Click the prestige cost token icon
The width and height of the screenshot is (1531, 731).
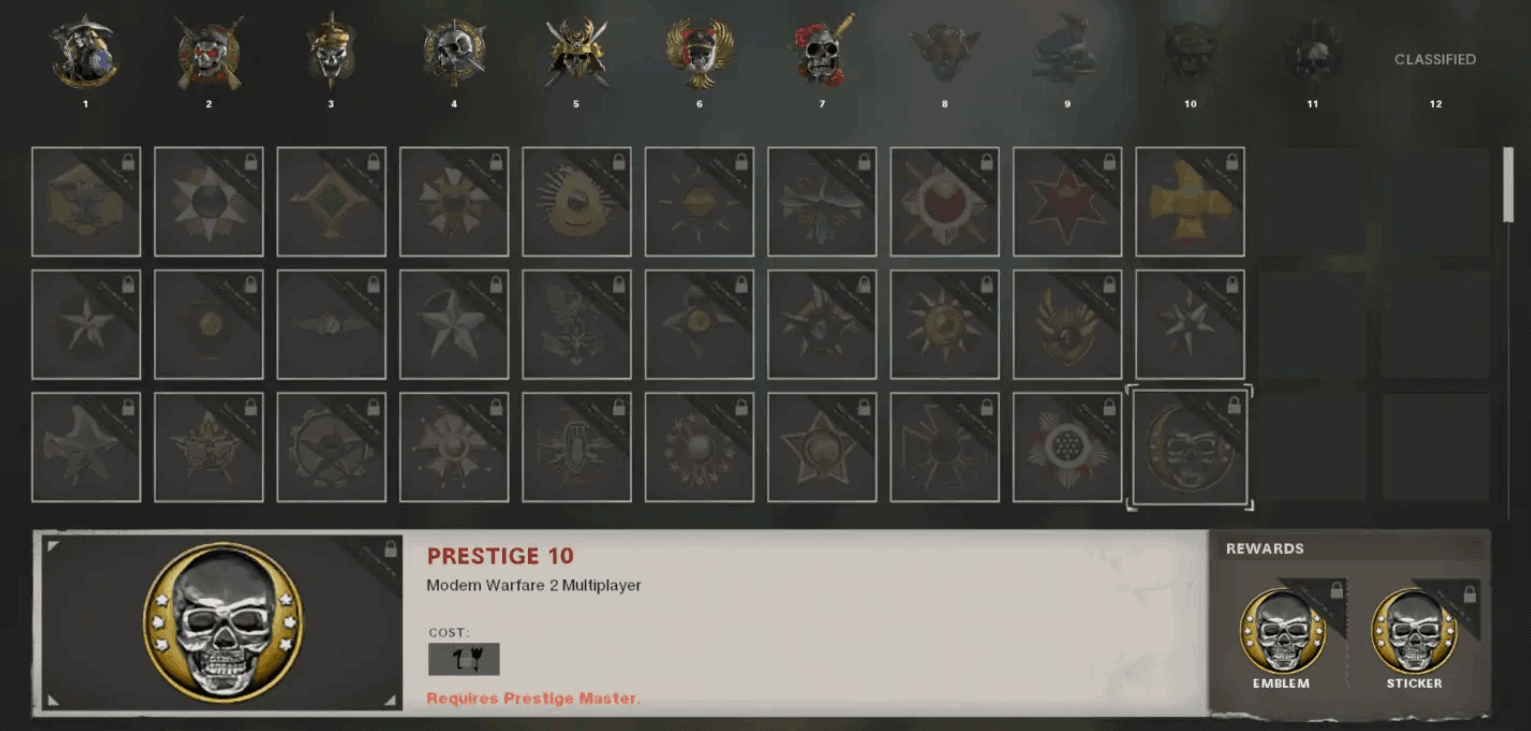tap(464, 658)
